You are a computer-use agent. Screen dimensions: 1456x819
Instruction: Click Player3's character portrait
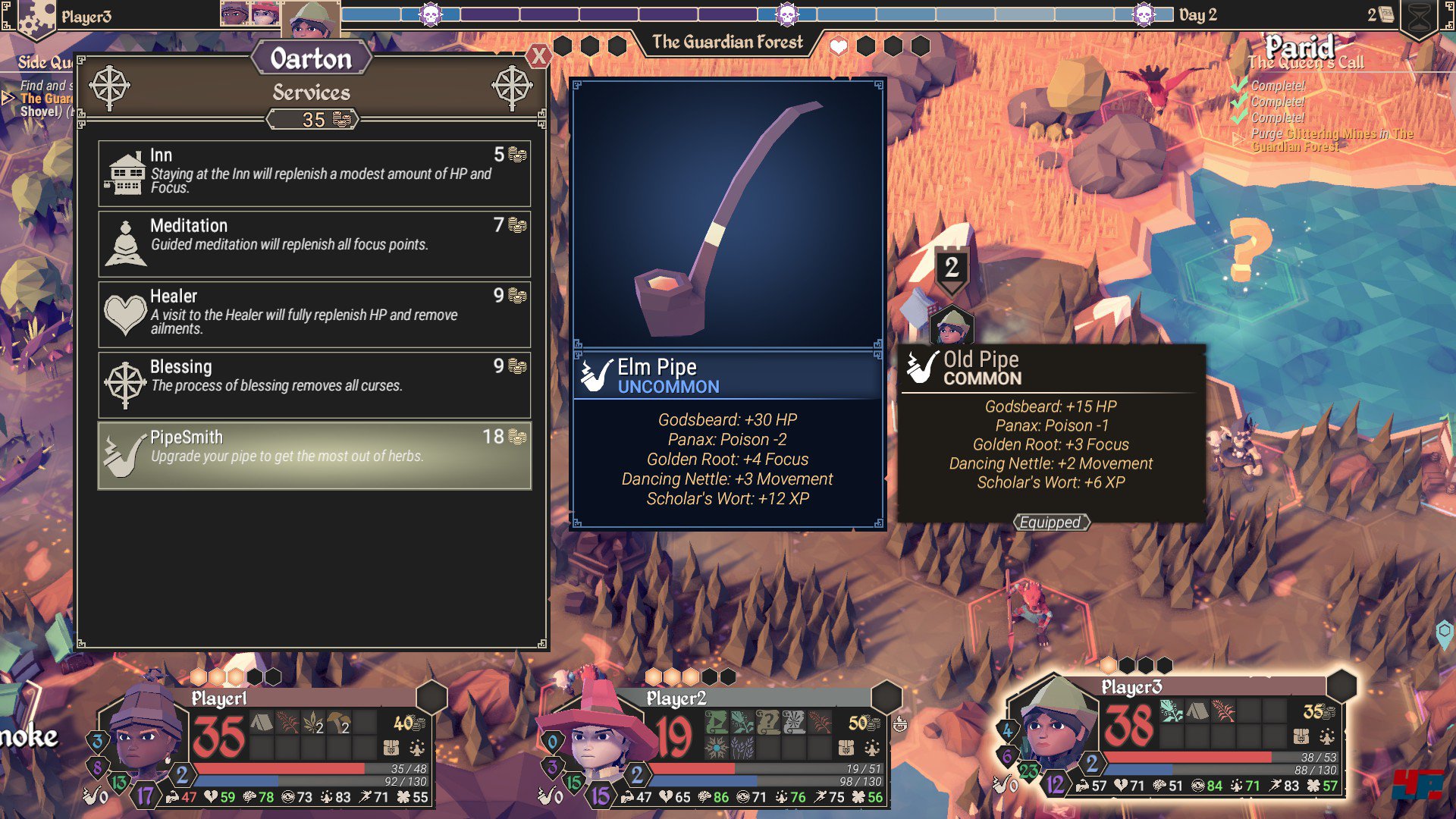(1058, 724)
